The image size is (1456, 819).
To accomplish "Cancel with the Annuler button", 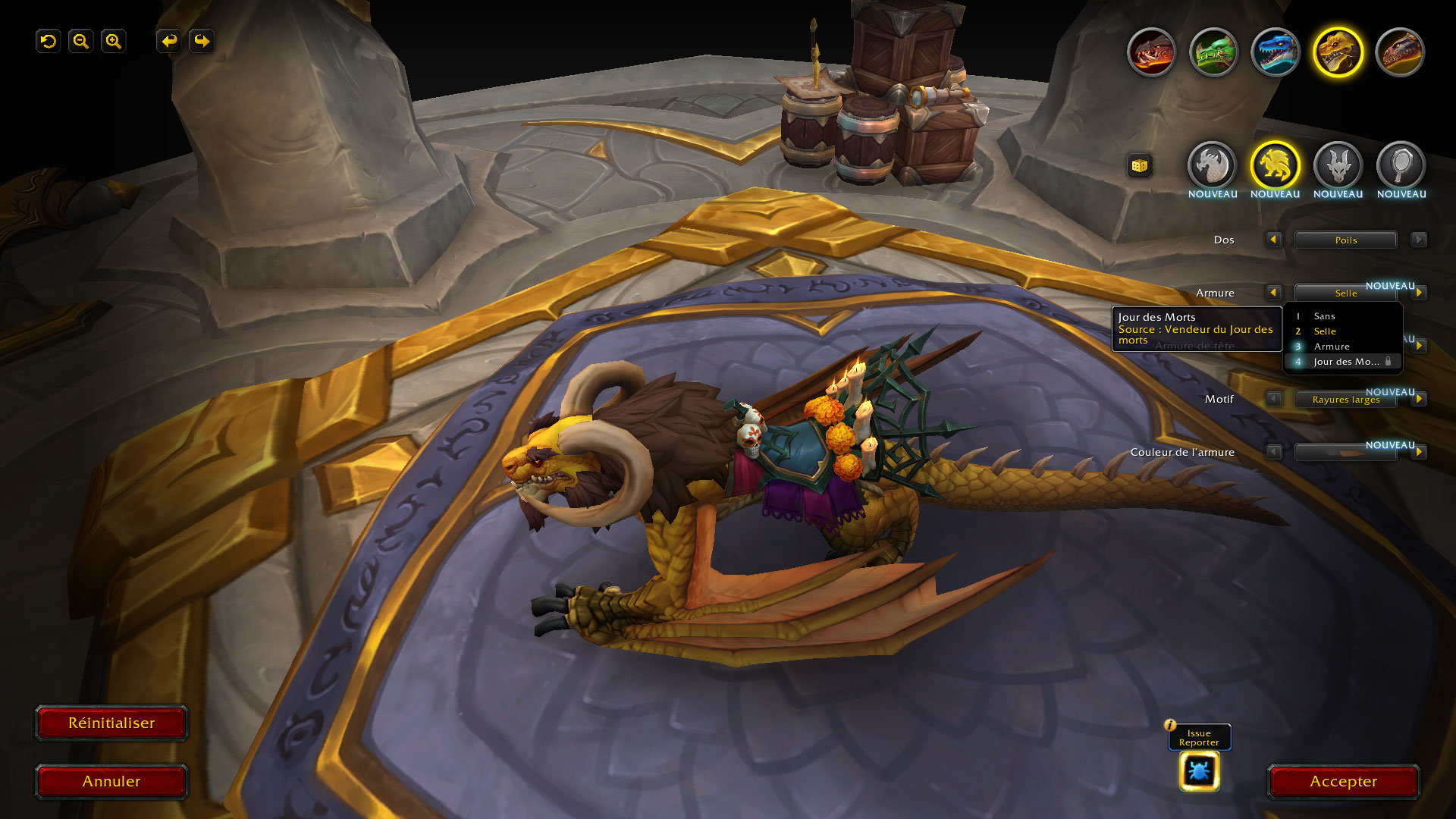I will (x=111, y=781).
